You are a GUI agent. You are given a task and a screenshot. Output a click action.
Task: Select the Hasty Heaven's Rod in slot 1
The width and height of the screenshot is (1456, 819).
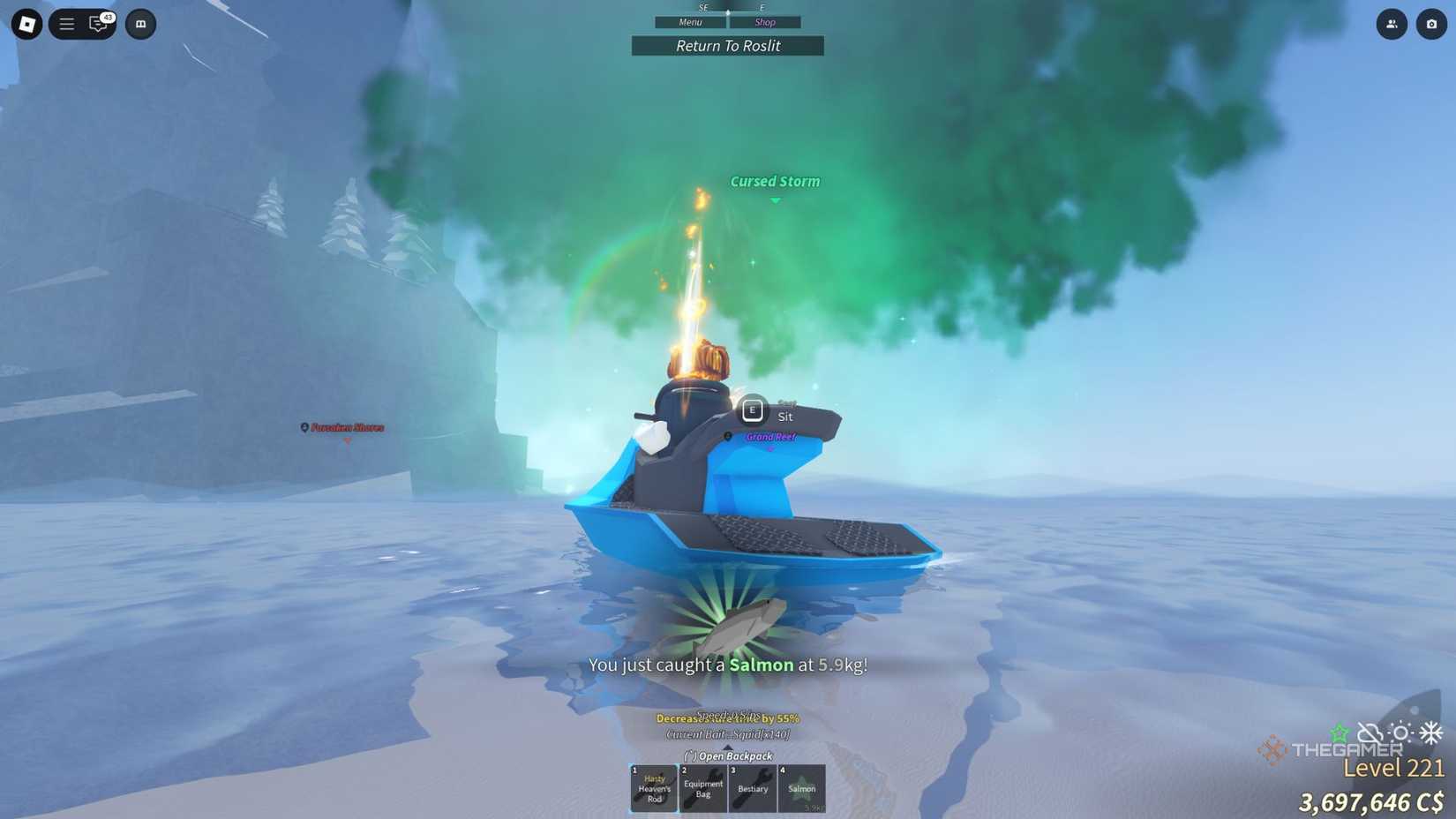coord(652,788)
